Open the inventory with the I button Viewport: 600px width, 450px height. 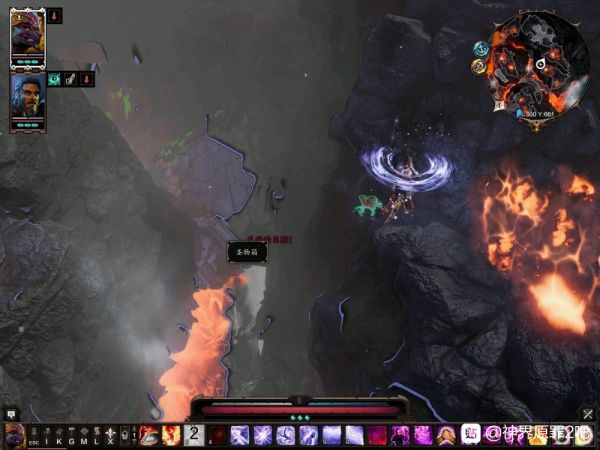47,436
